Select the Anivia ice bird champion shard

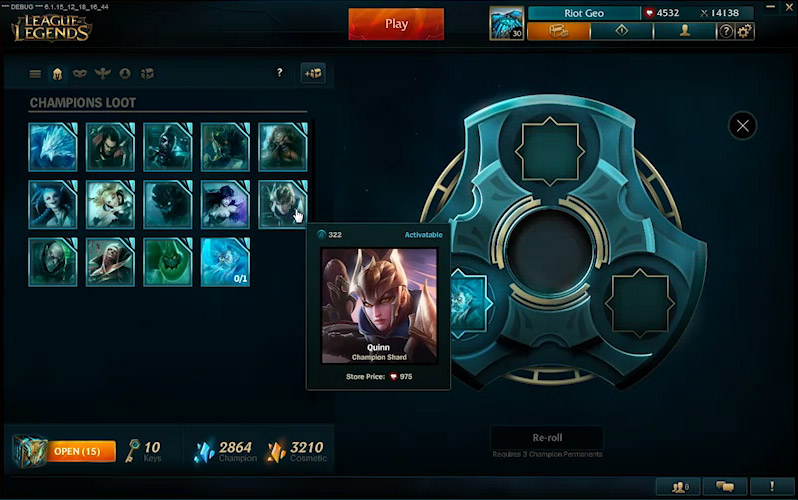[x=52, y=147]
